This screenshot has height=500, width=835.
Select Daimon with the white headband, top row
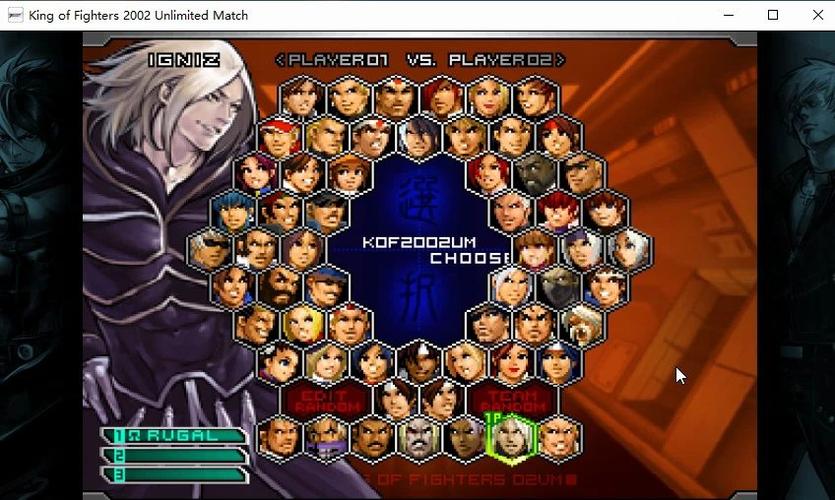[x=396, y=98]
